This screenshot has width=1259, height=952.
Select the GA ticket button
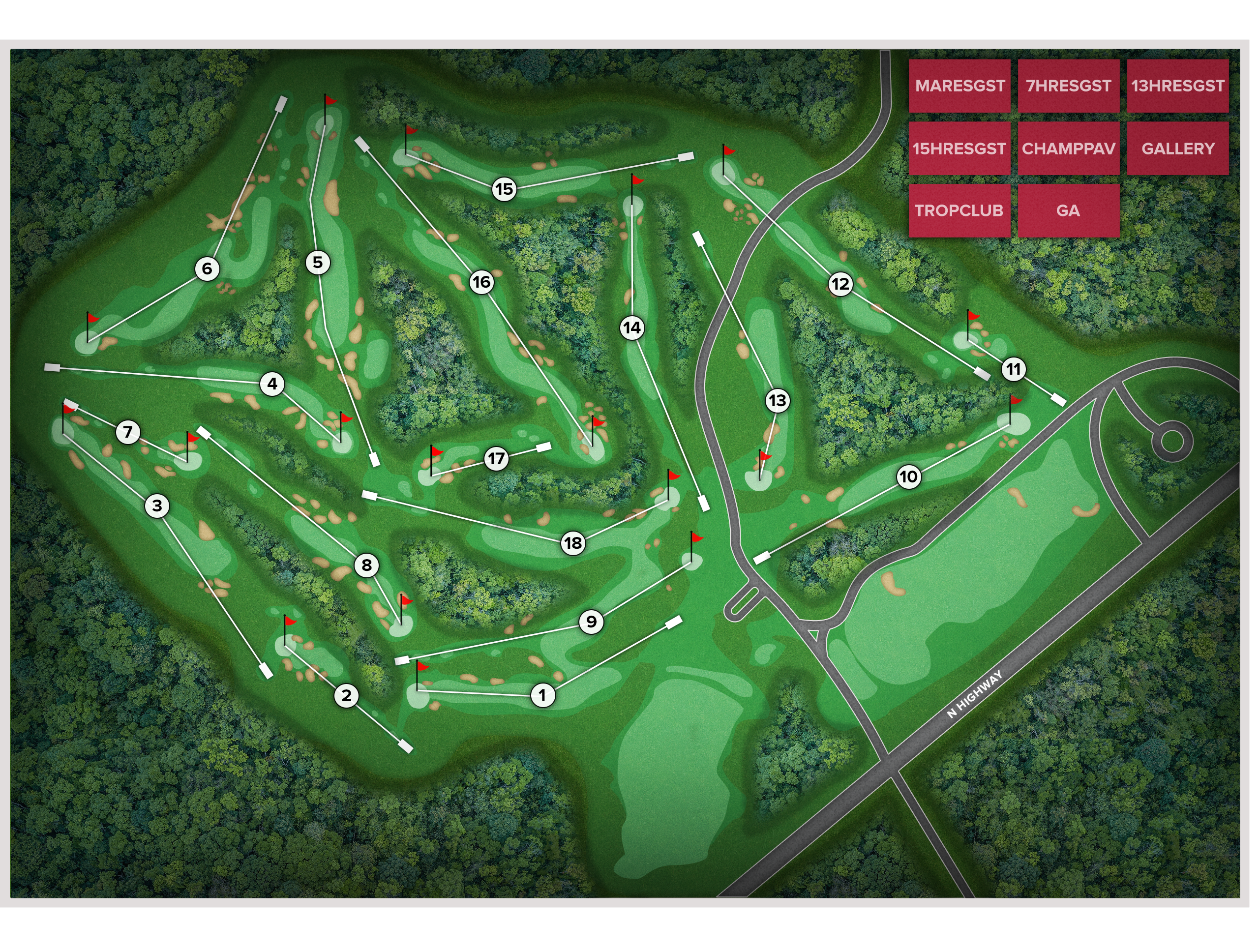[1068, 210]
